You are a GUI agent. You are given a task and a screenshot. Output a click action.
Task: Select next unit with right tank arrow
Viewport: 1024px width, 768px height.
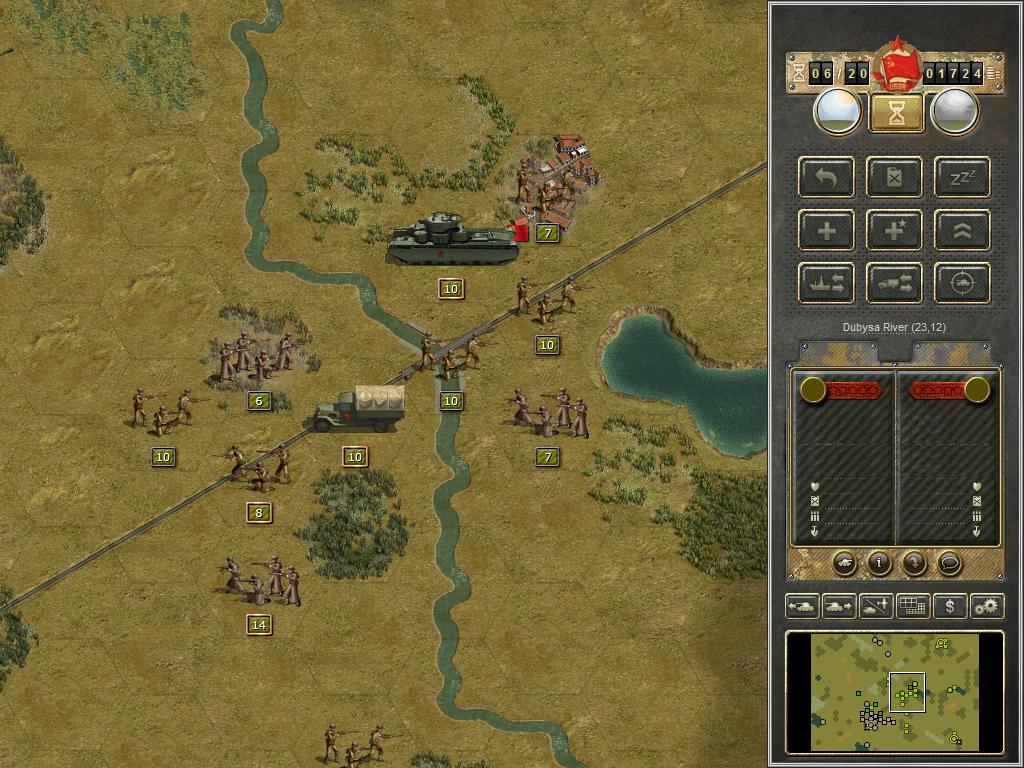[838, 606]
